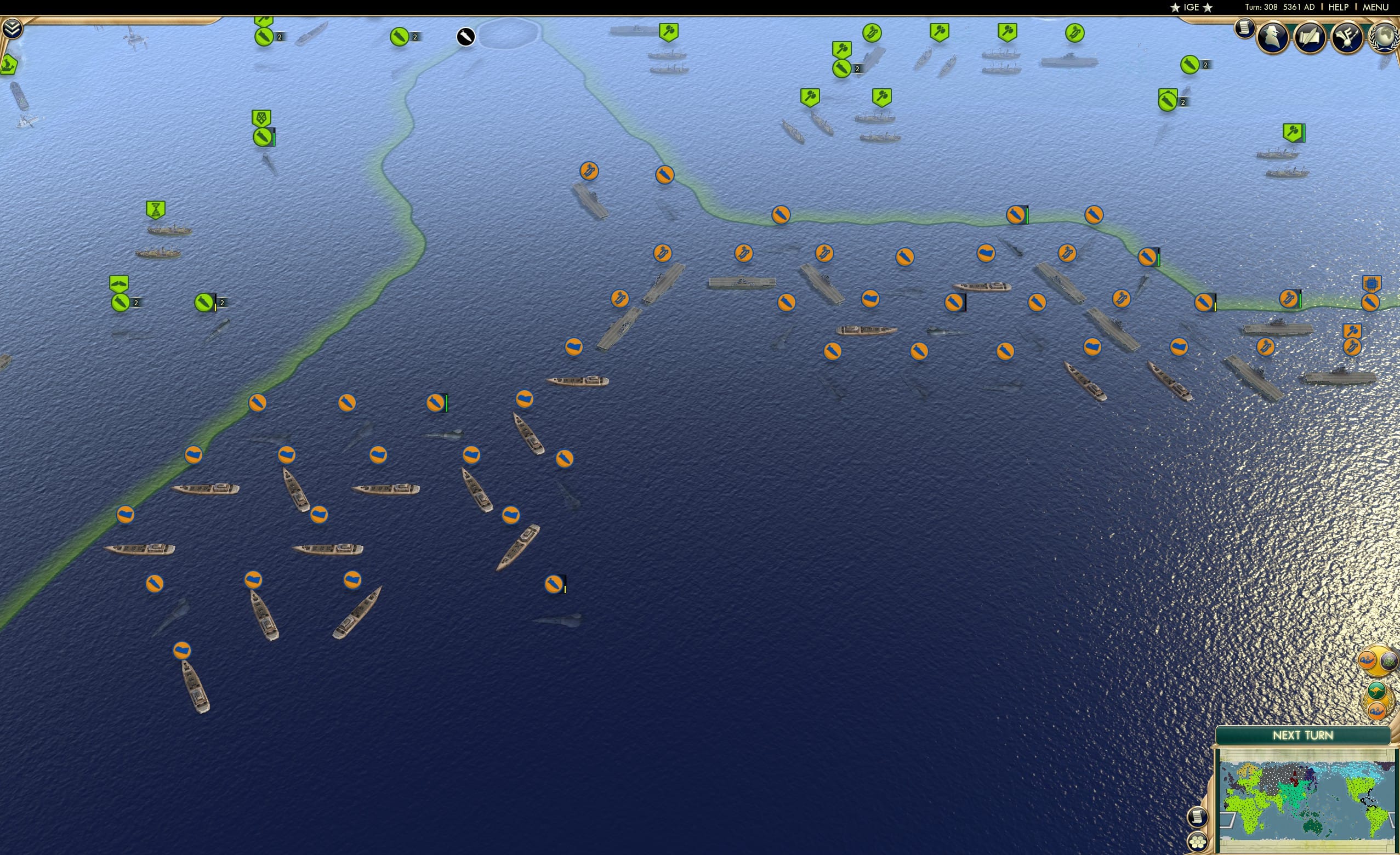Select the black submarine unit flag at top
This screenshot has width=1400, height=855.
coord(466,35)
